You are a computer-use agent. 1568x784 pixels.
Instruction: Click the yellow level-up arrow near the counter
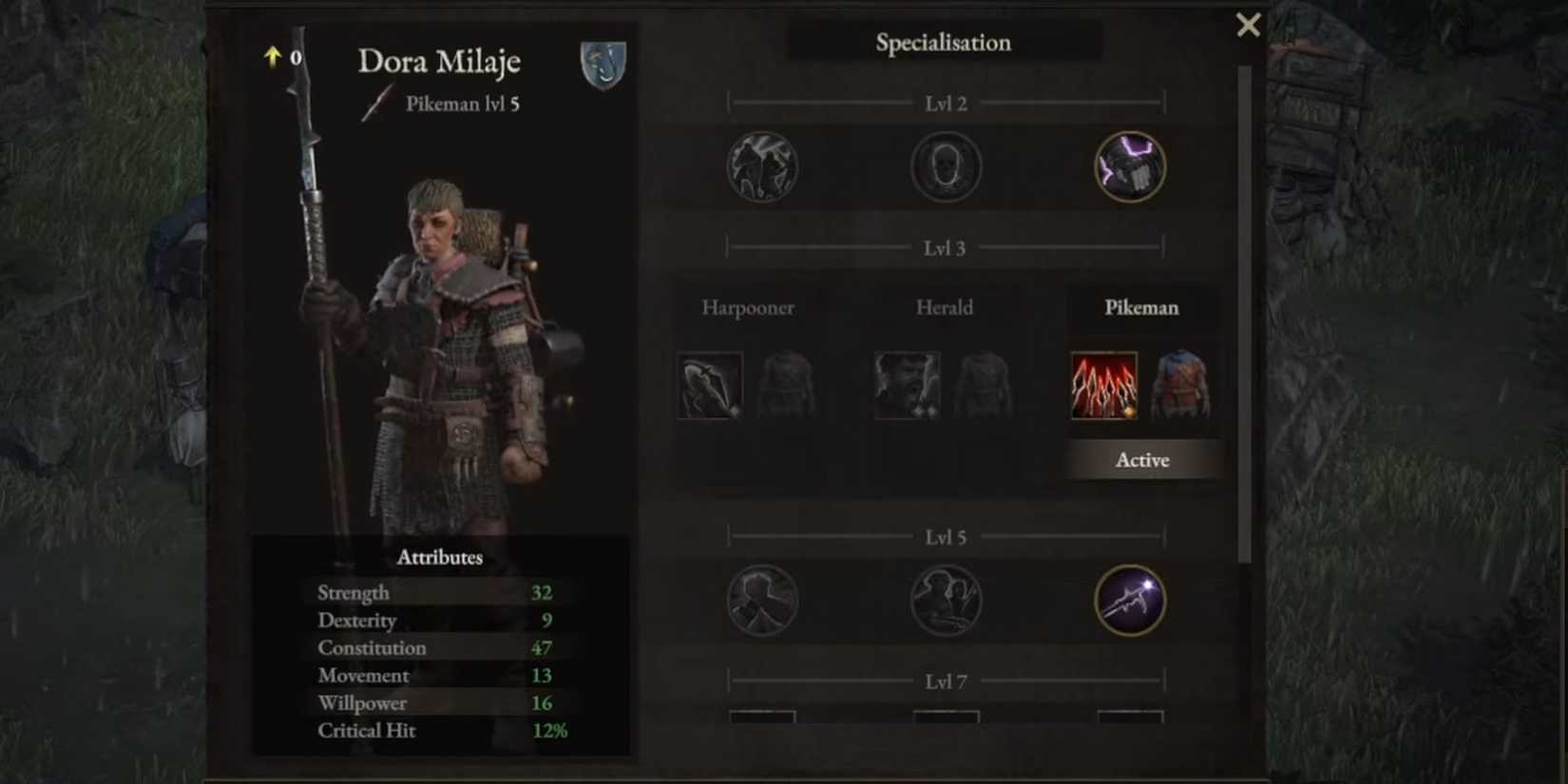tap(272, 58)
